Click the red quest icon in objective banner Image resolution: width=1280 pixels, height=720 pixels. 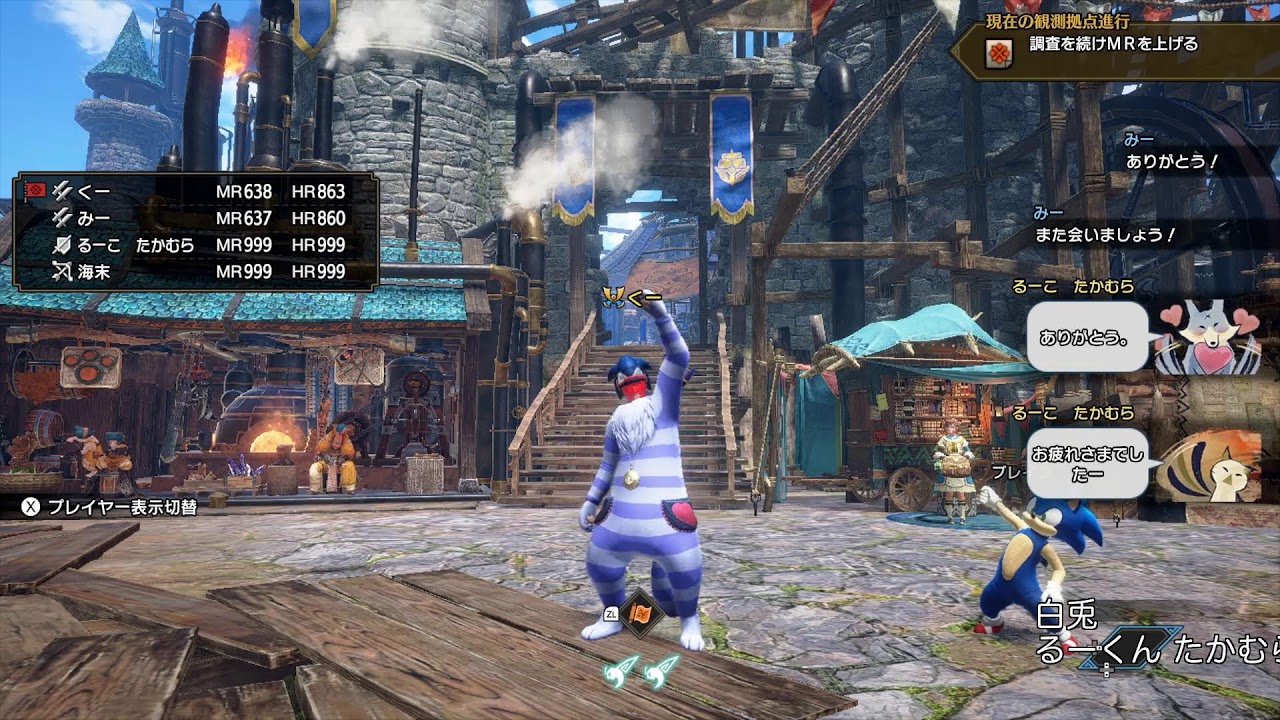(x=998, y=54)
